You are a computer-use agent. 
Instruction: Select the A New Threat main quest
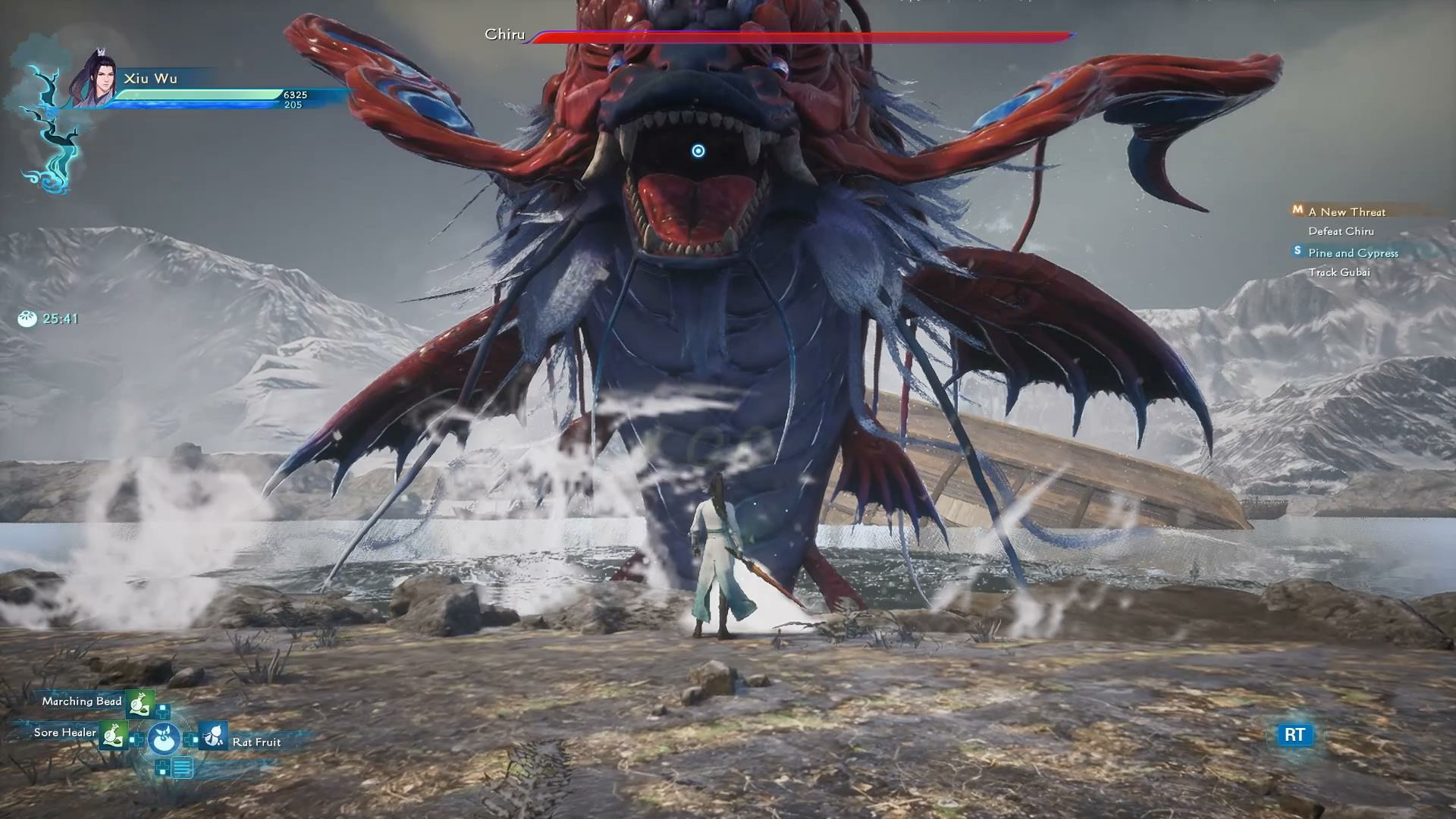[x=1346, y=212]
